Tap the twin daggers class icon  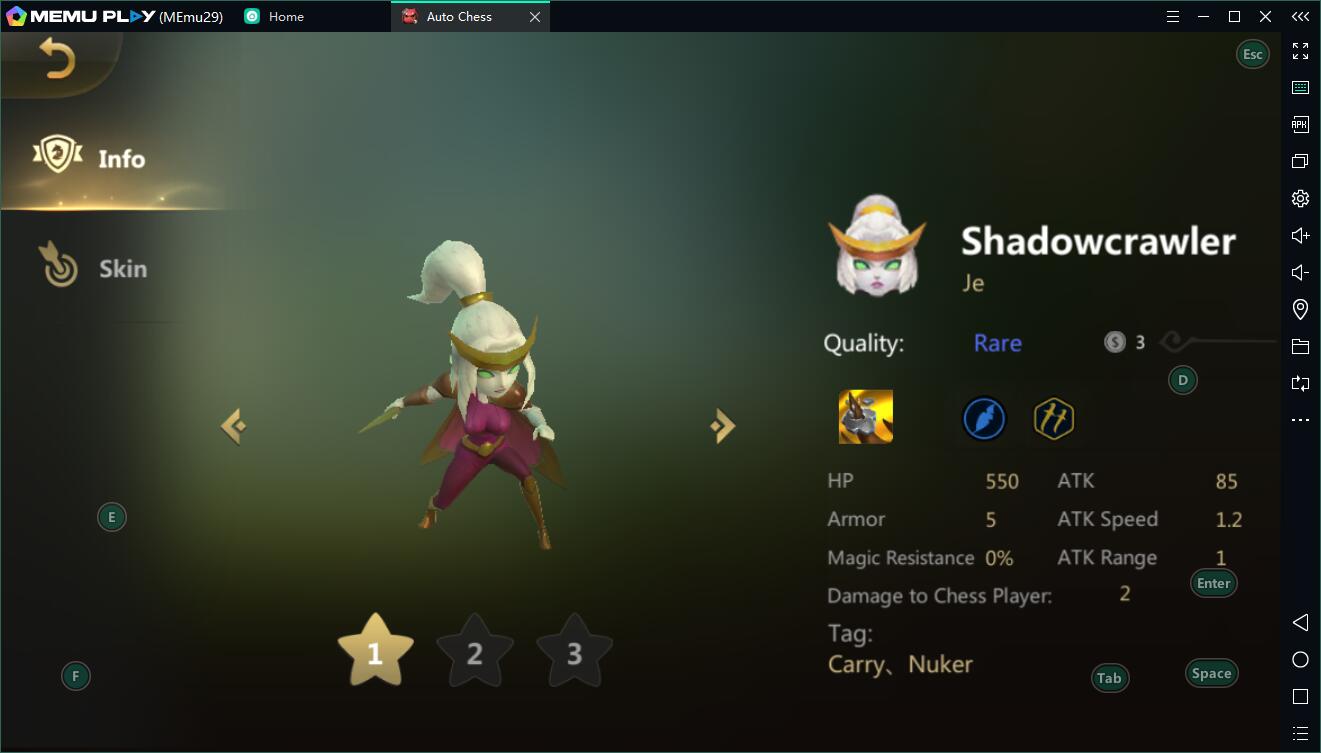[1053, 418]
